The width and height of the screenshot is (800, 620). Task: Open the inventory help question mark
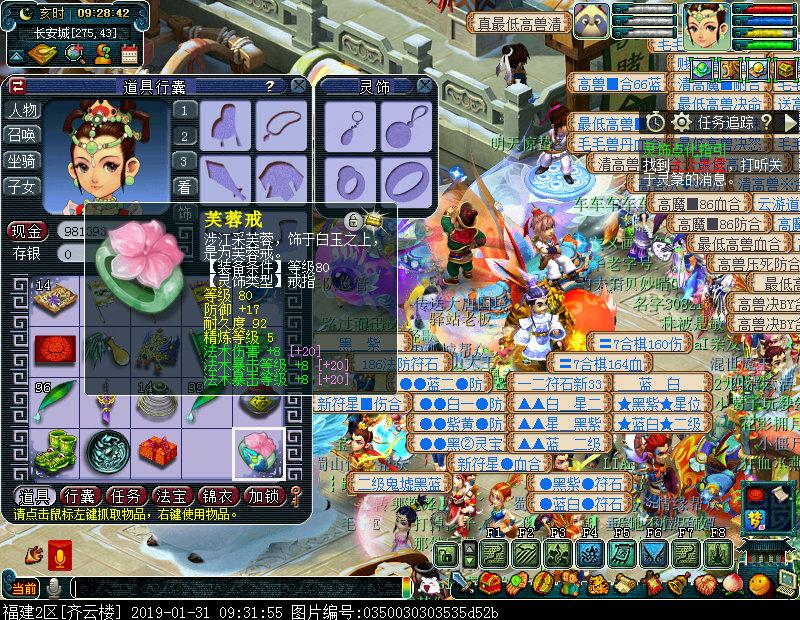[269, 86]
